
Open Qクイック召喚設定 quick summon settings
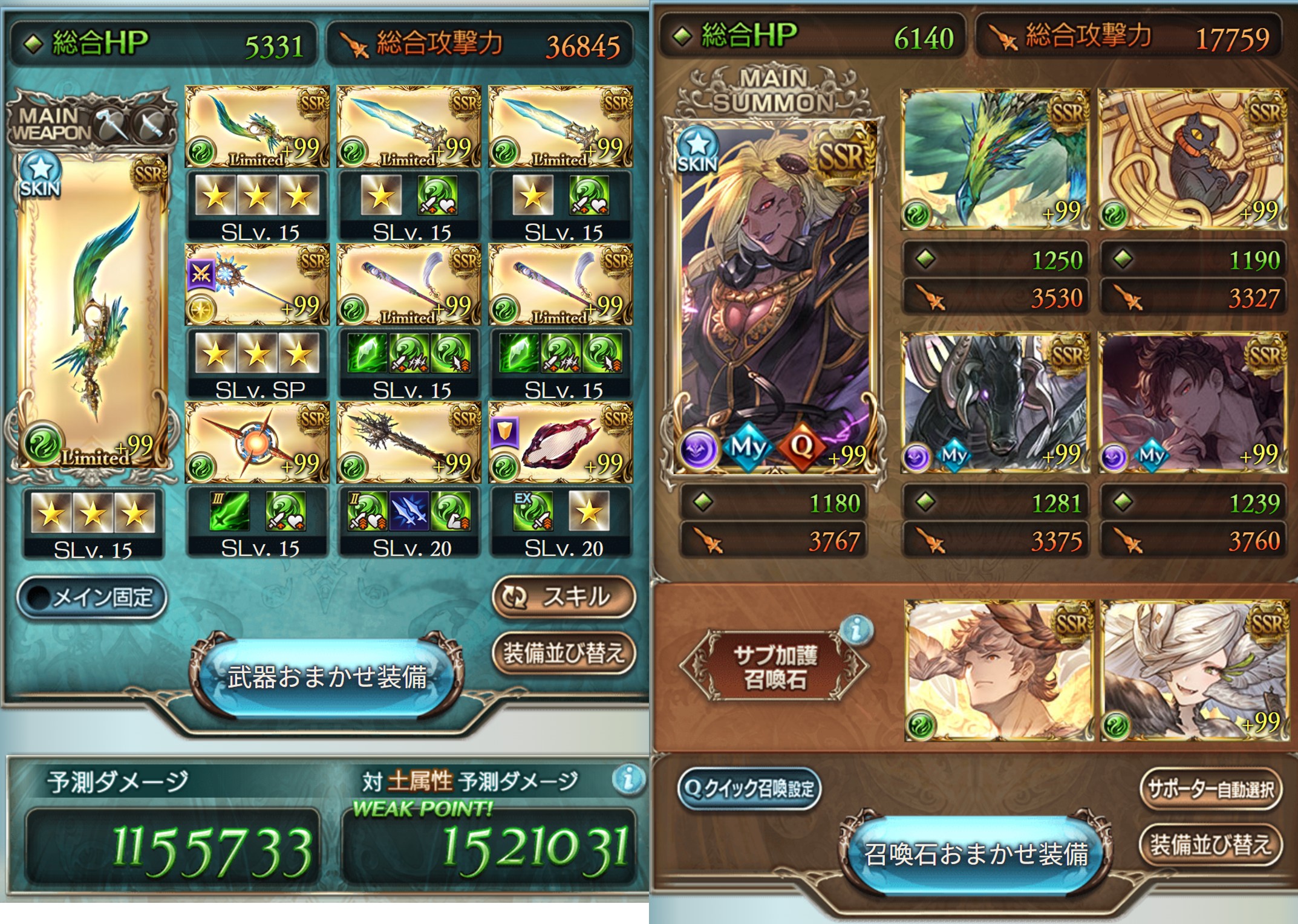point(749,789)
